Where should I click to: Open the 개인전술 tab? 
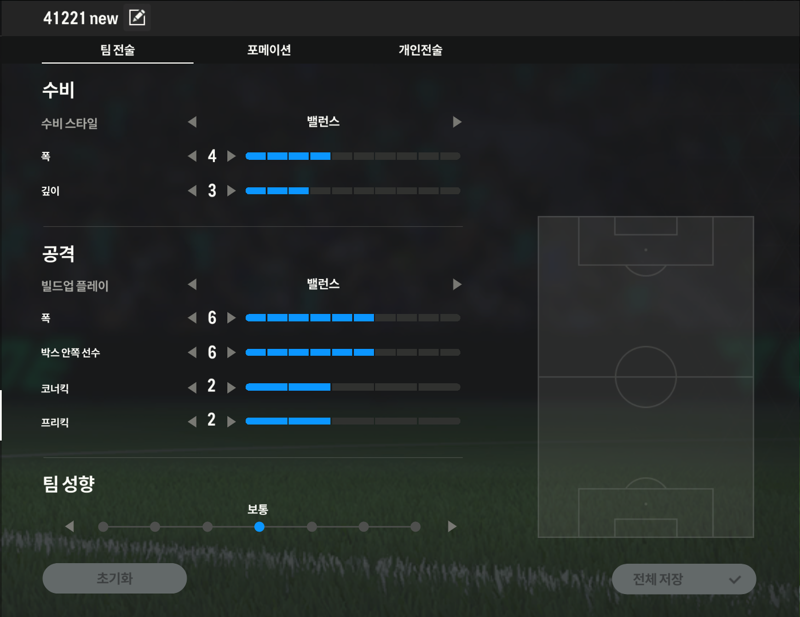420,50
